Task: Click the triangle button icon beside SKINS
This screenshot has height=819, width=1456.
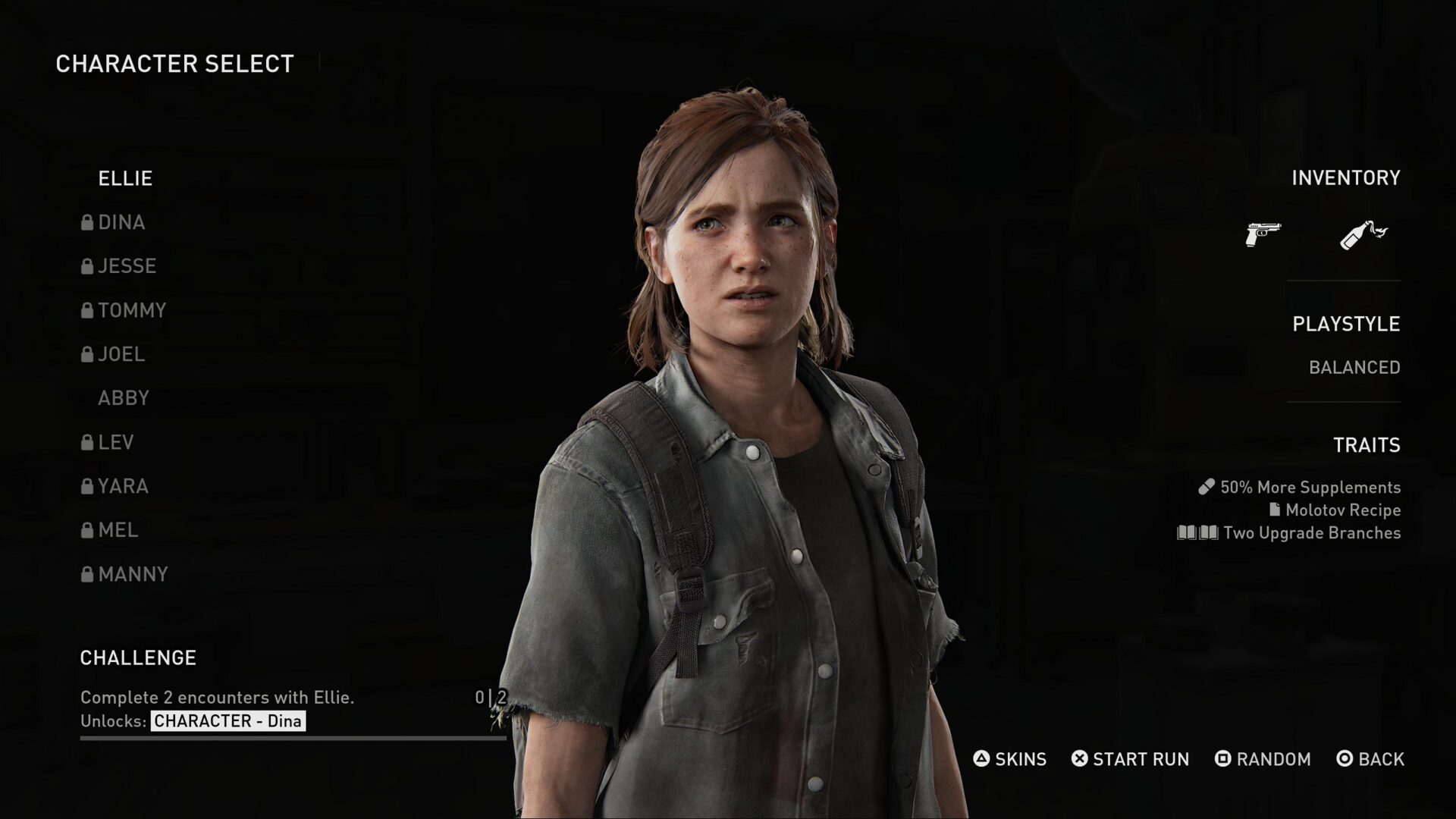Action: click(981, 759)
